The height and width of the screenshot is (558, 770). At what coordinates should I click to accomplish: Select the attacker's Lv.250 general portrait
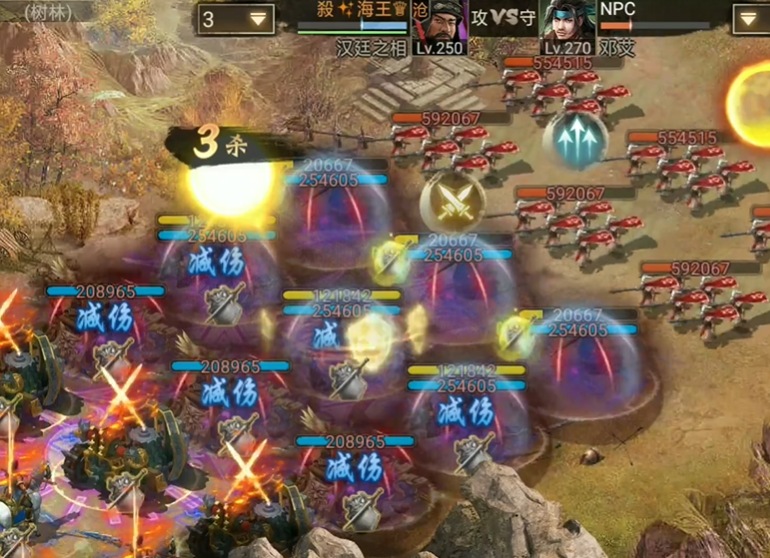tap(438, 24)
